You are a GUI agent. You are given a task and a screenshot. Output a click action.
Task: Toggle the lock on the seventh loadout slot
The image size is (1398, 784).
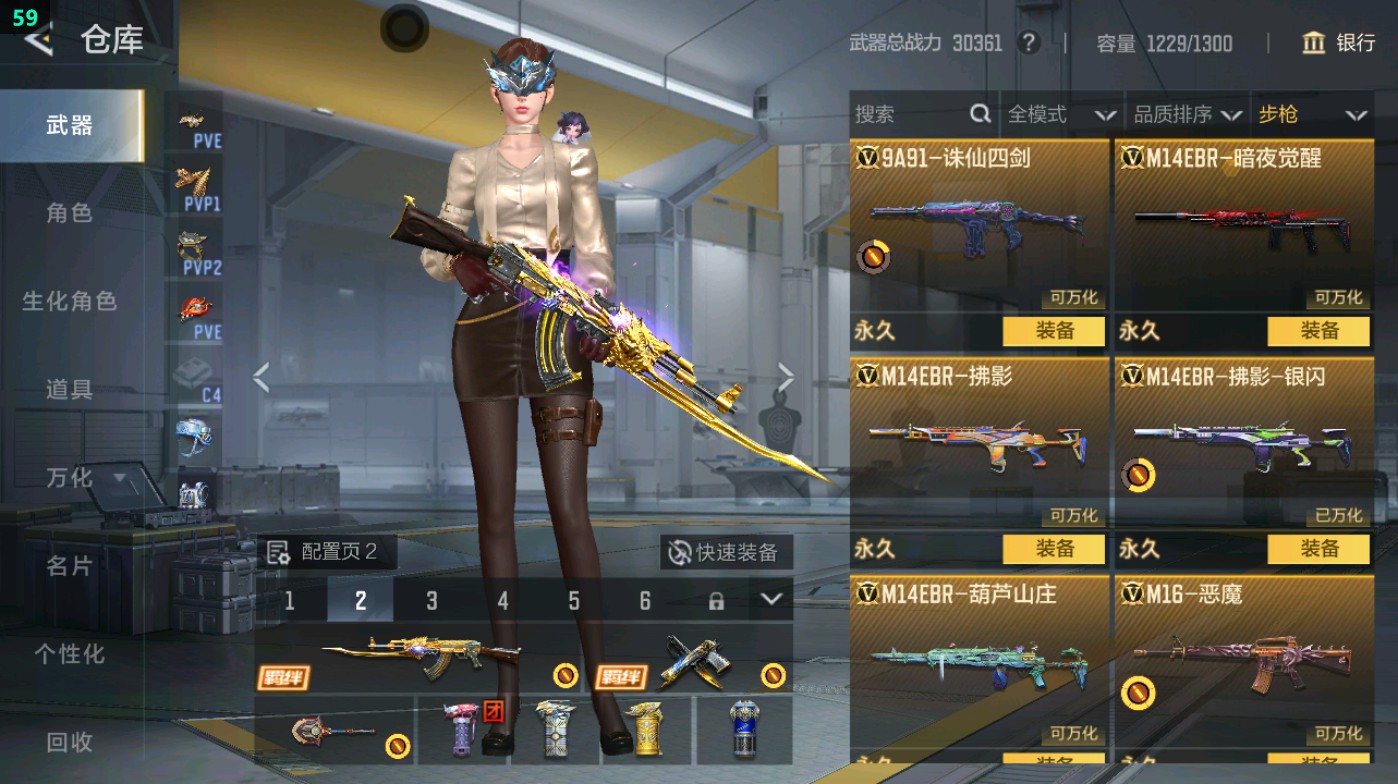click(x=716, y=601)
